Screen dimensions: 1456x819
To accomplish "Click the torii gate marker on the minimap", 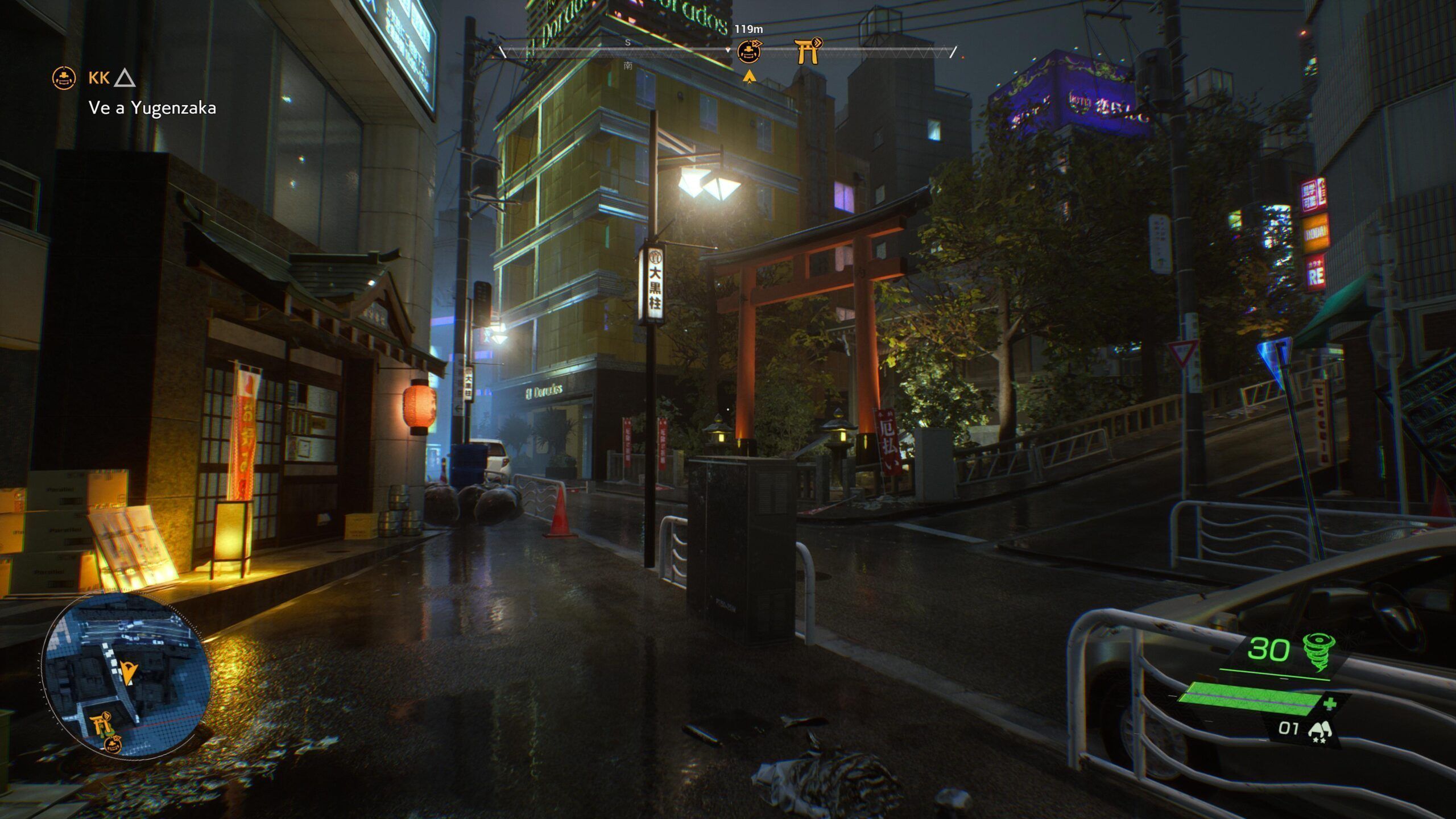I will [100, 725].
